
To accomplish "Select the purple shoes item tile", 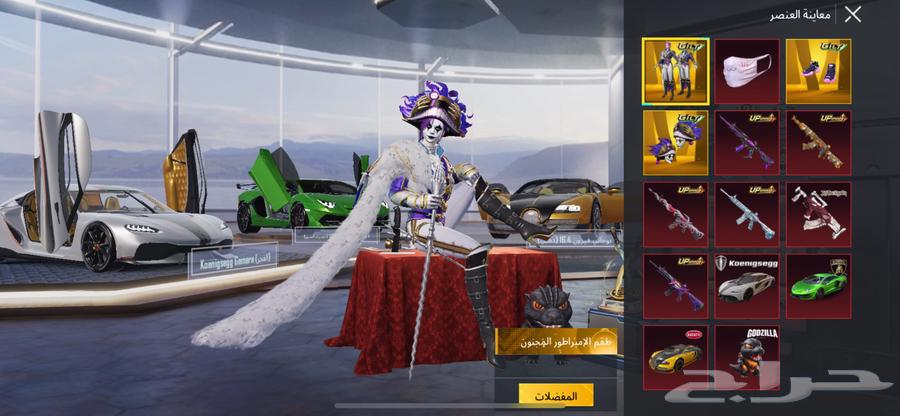I will (x=818, y=71).
